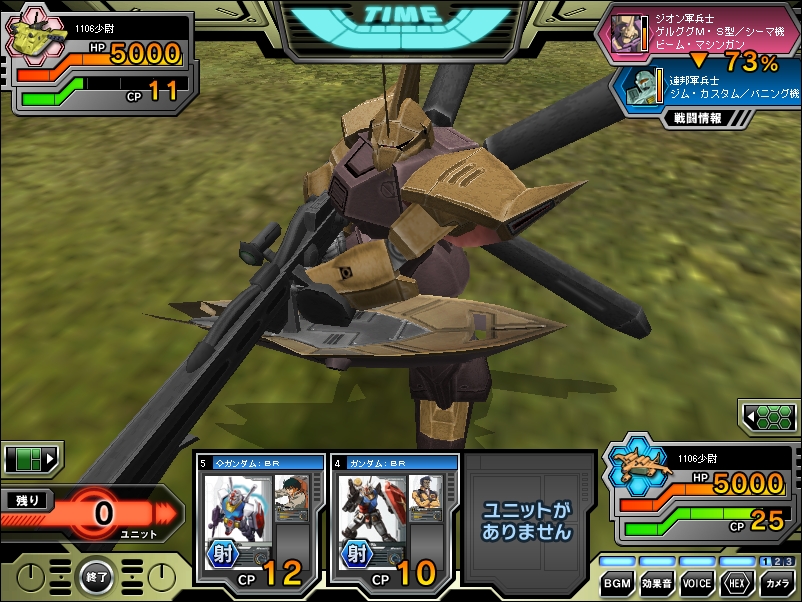Toggle the 効果音 sound effects button
The height and width of the screenshot is (602, 802).
point(657,583)
